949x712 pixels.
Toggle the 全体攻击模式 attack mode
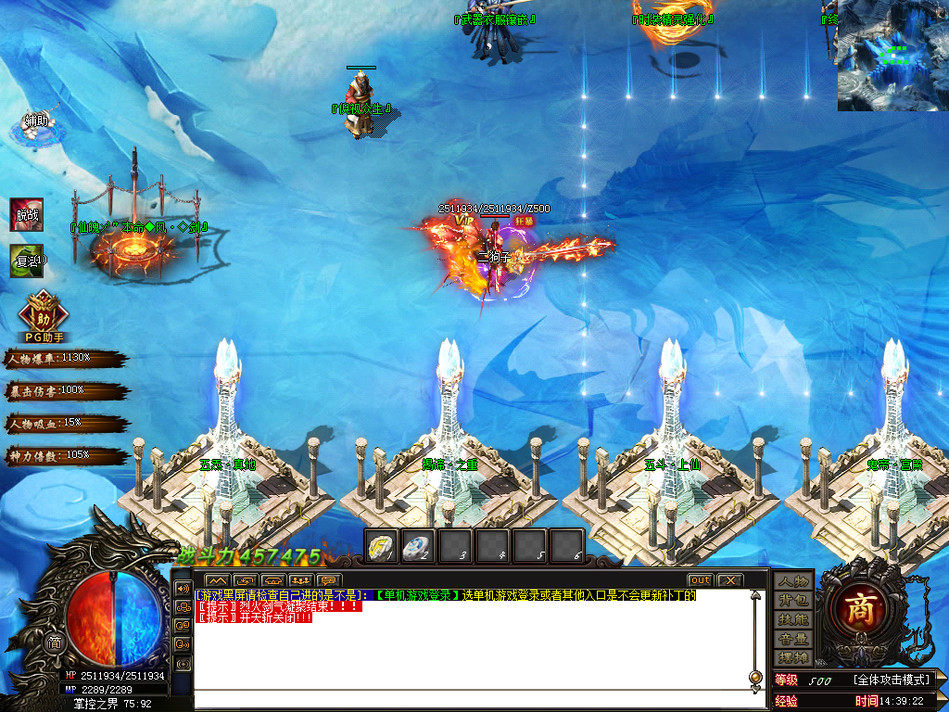tap(893, 680)
